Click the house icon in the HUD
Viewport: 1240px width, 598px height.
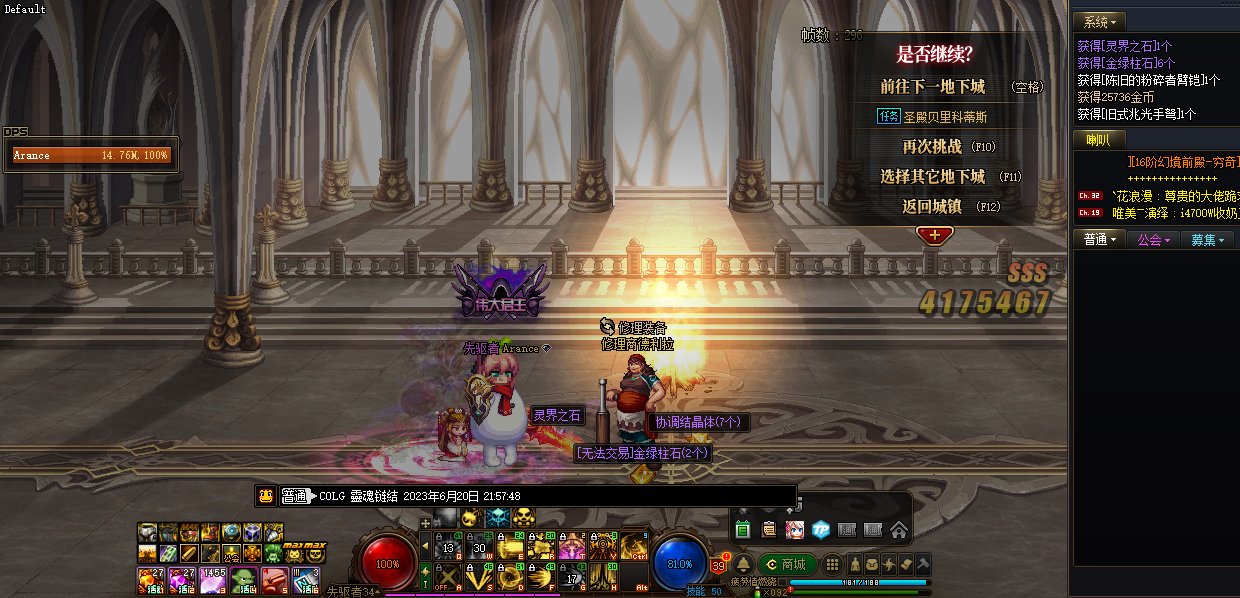pos(898,529)
